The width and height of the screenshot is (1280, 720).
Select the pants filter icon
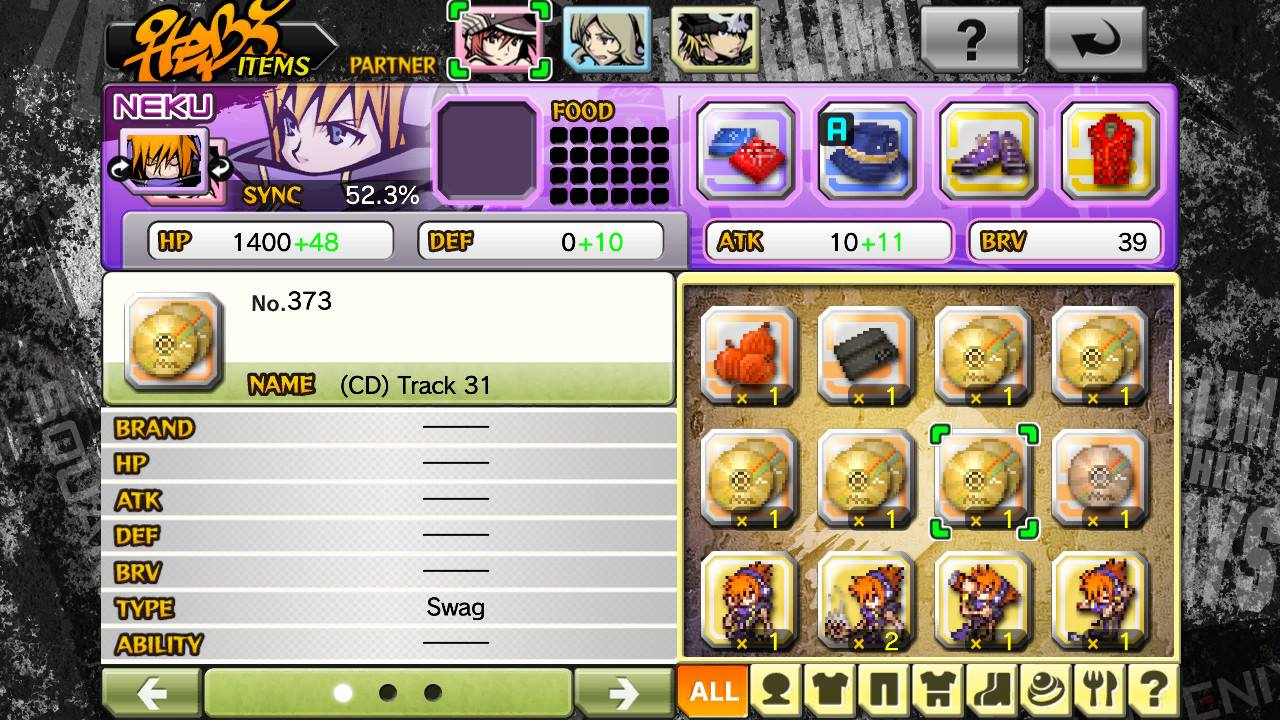885,690
